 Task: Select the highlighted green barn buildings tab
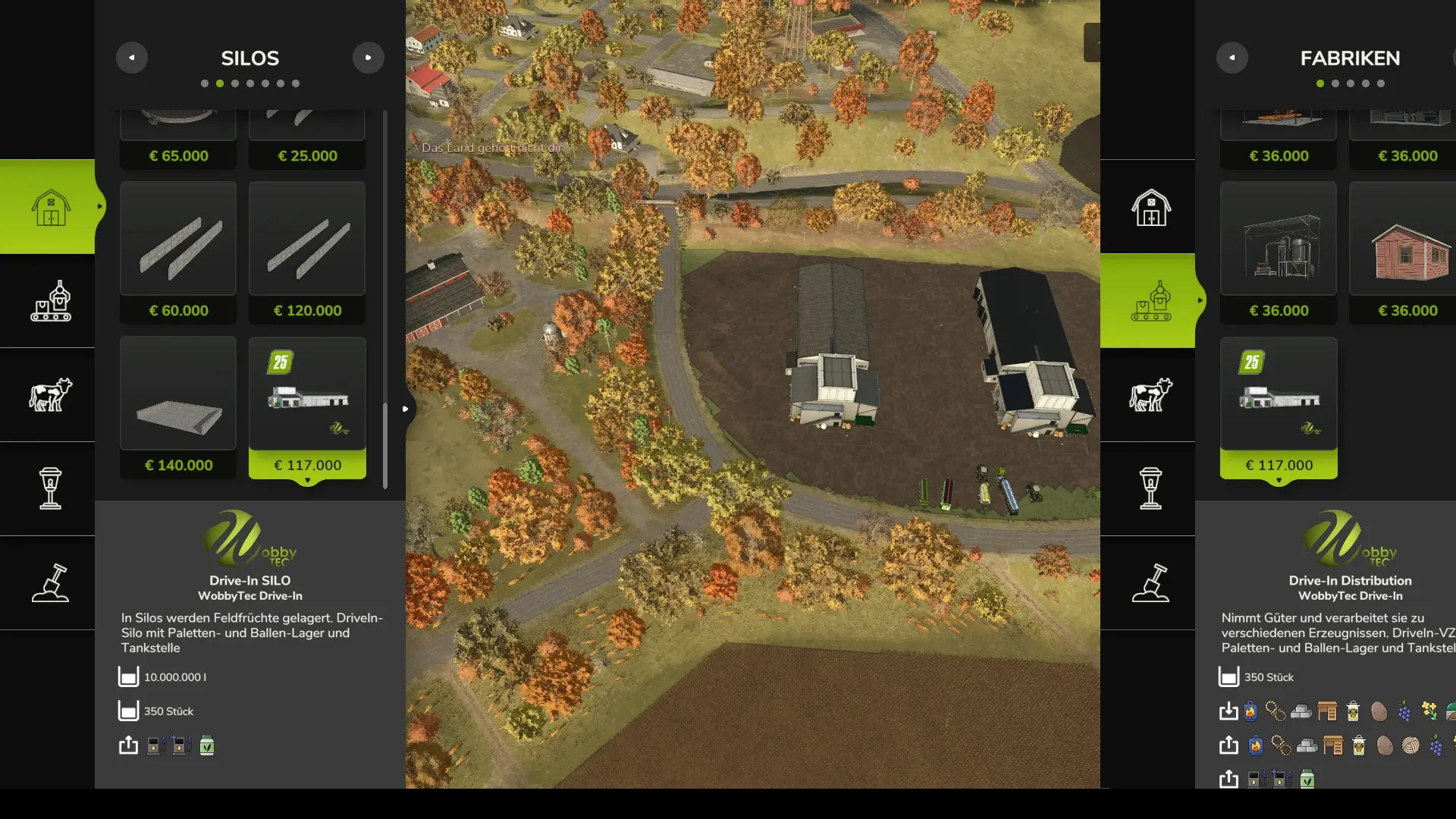50,207
